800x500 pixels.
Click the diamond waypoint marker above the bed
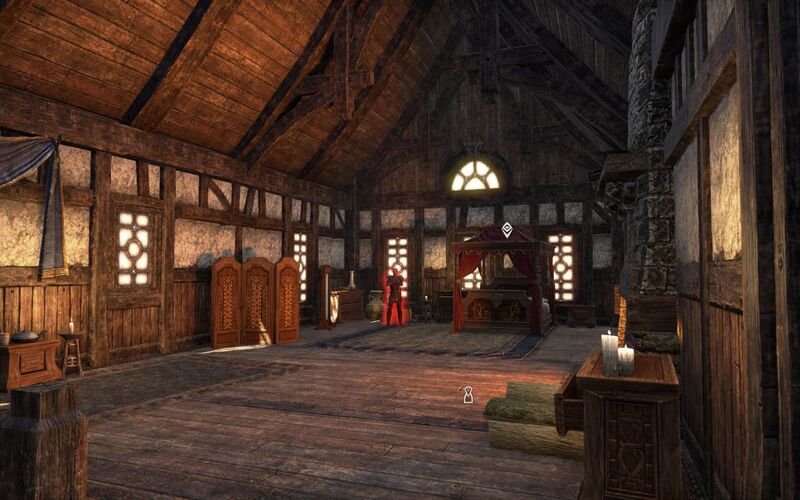(x=507, y=230)
